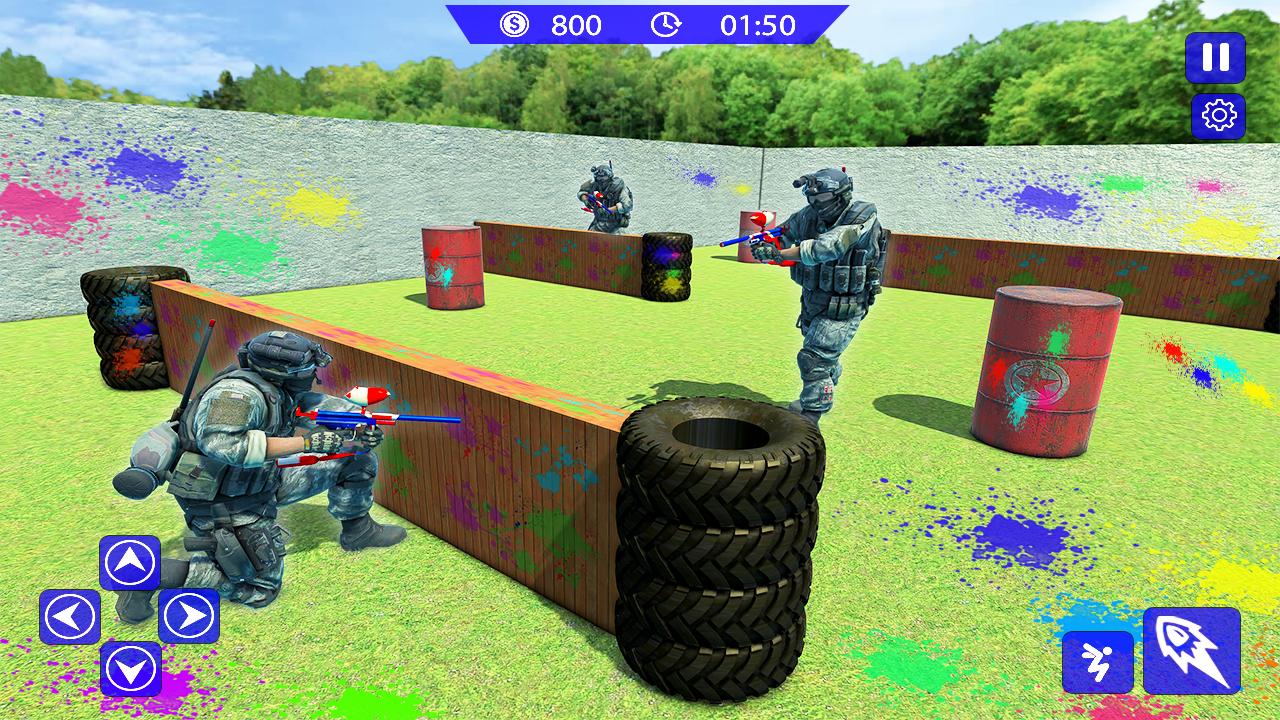Activate the crouch action icon
This screenshot has height=720, width=1280.
(x=1096, y=664)
